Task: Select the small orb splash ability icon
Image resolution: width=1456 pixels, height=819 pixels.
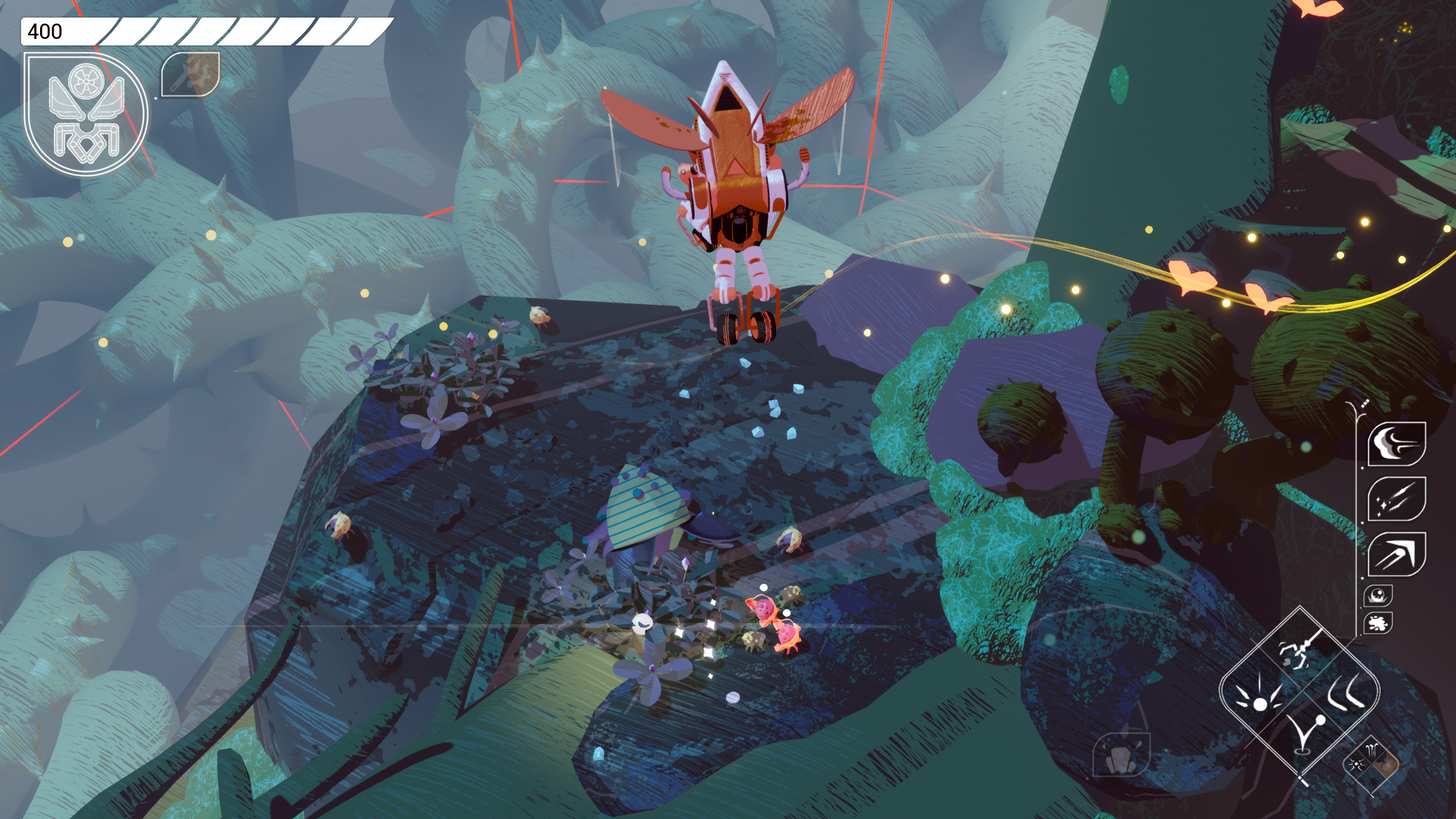Action: tap(1378, 596)
